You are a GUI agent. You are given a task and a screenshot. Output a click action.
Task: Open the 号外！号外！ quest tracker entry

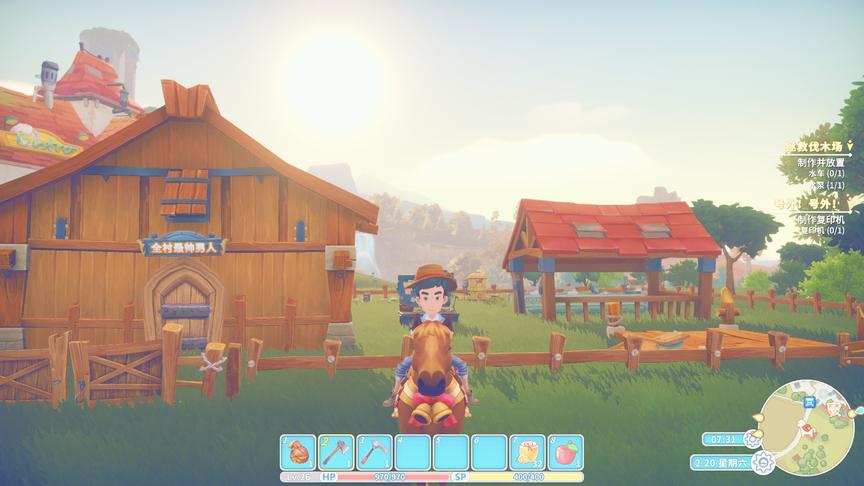pos(806,204)
